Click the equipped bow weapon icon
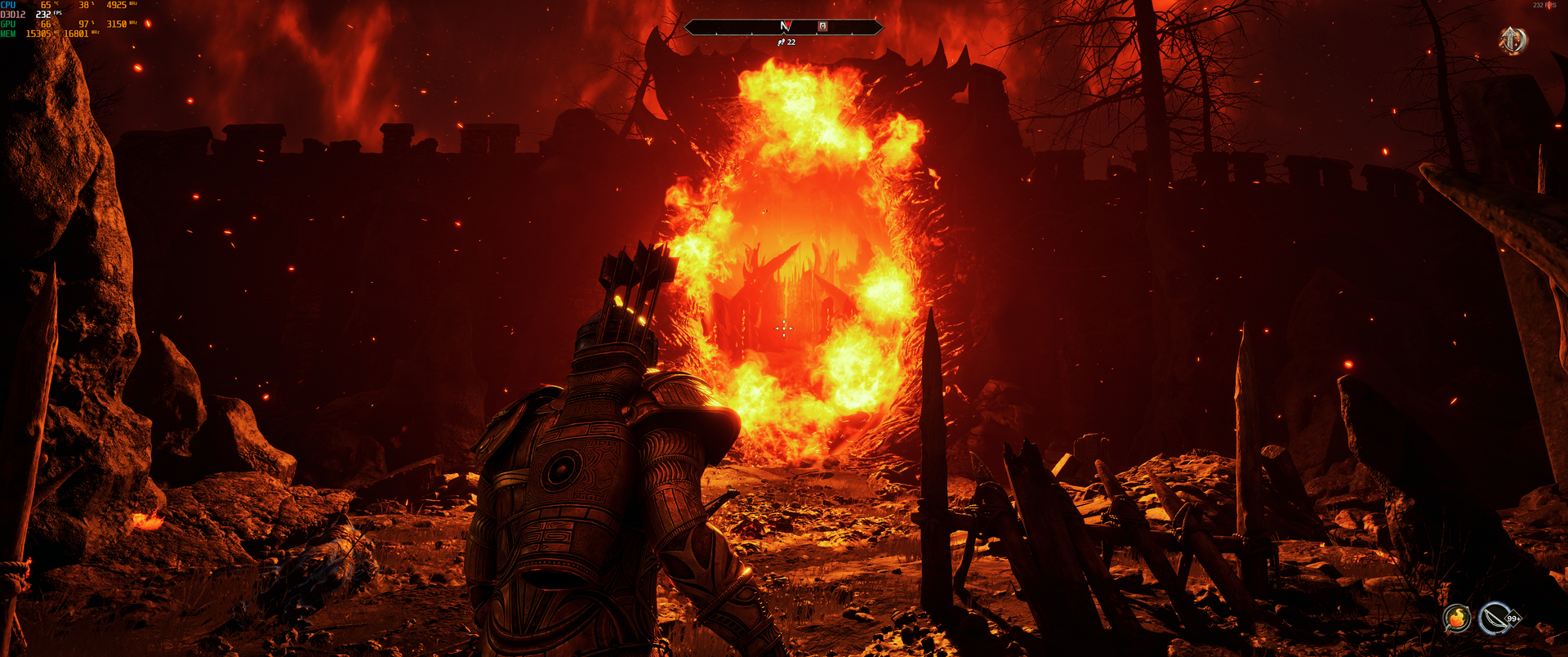 tap(1495, 618)
